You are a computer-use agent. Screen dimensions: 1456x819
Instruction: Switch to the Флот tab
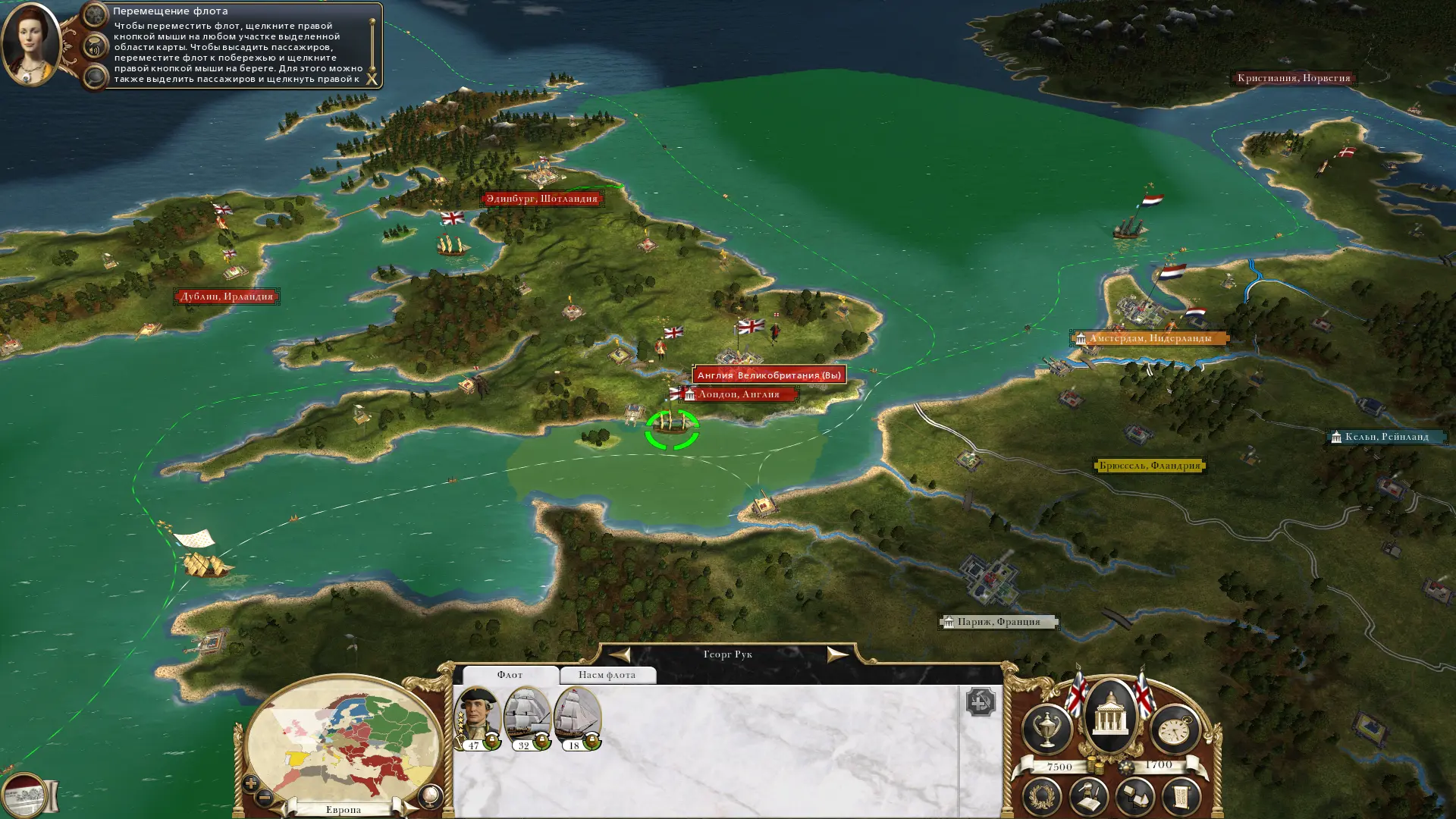pos(510,675)
